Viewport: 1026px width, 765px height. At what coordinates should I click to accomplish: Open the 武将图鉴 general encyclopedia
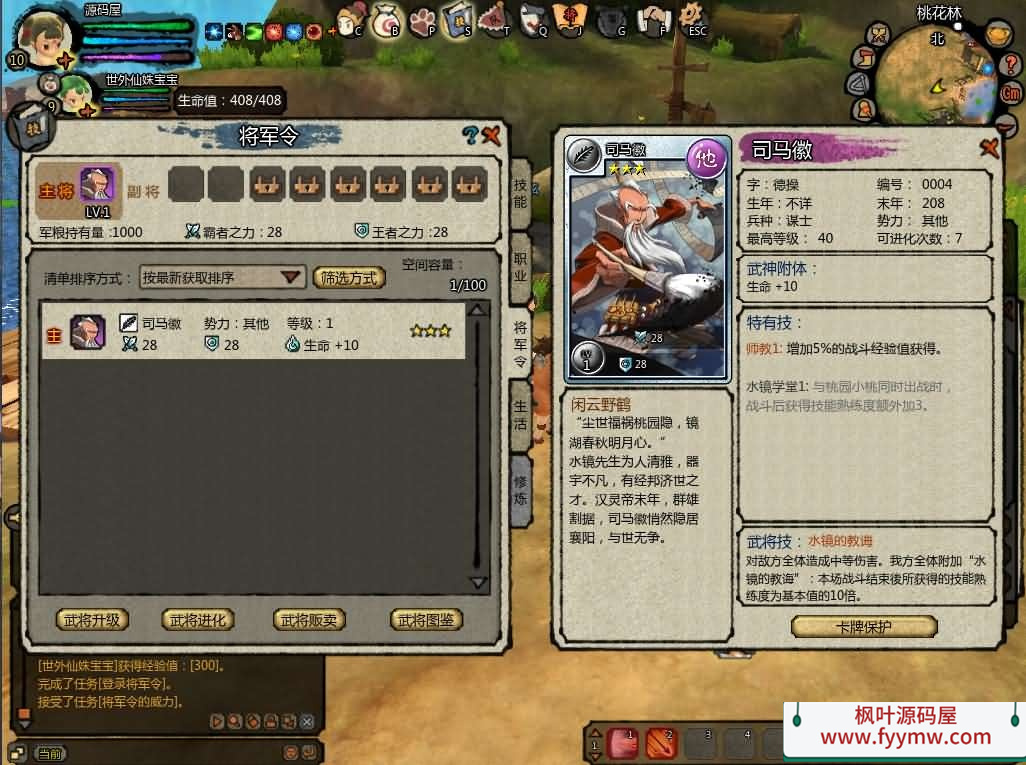(426, 620)
